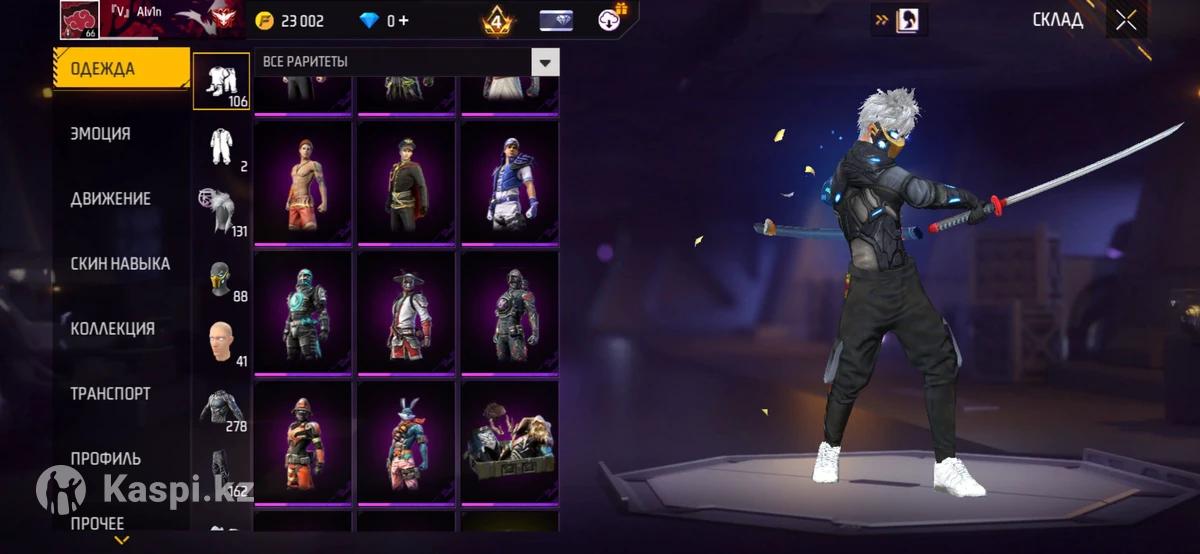
Task: Select the jacket tops subcategory showing 278
Action: pos(221,410)
